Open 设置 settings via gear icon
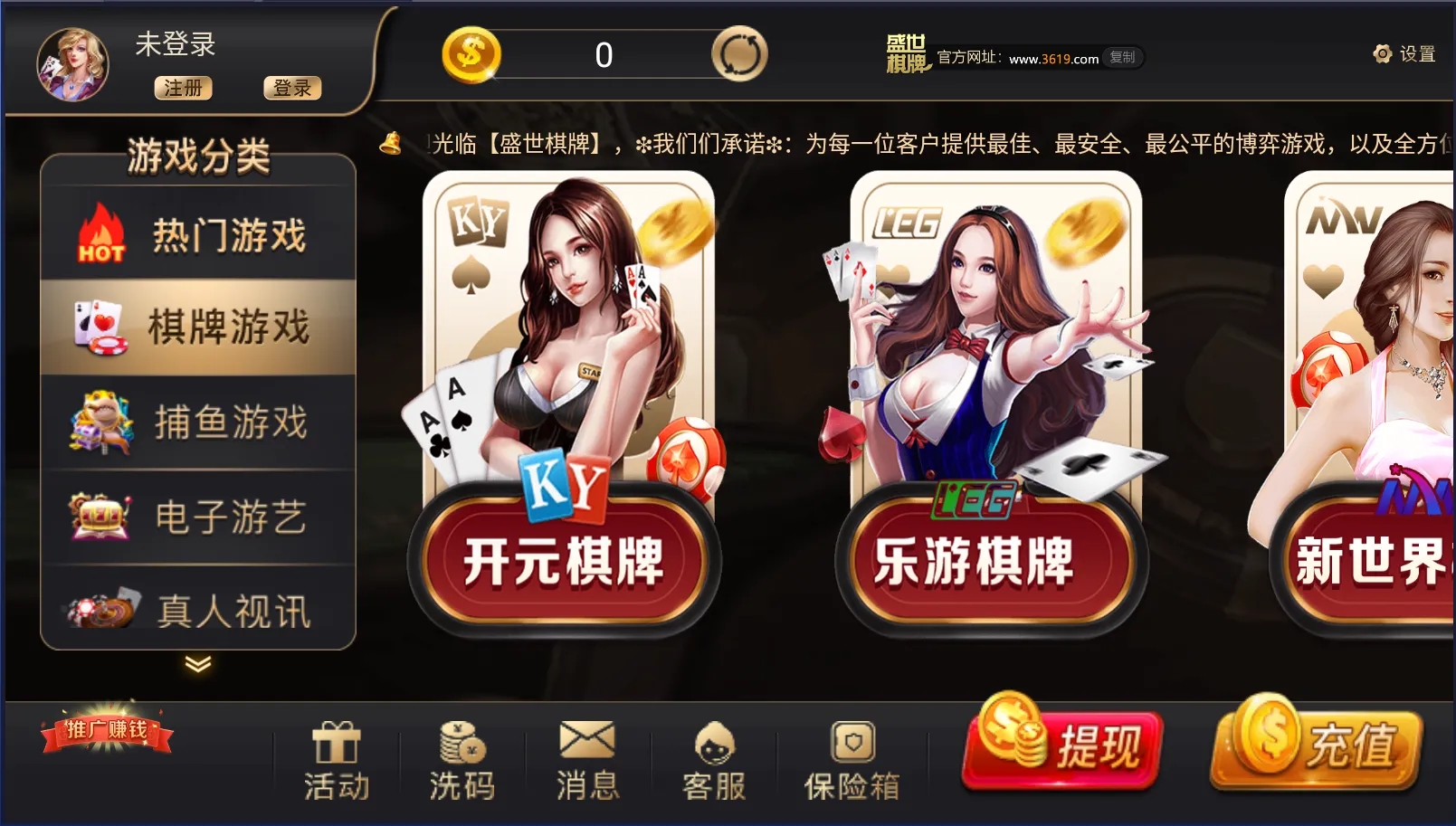 (1381, 54)
